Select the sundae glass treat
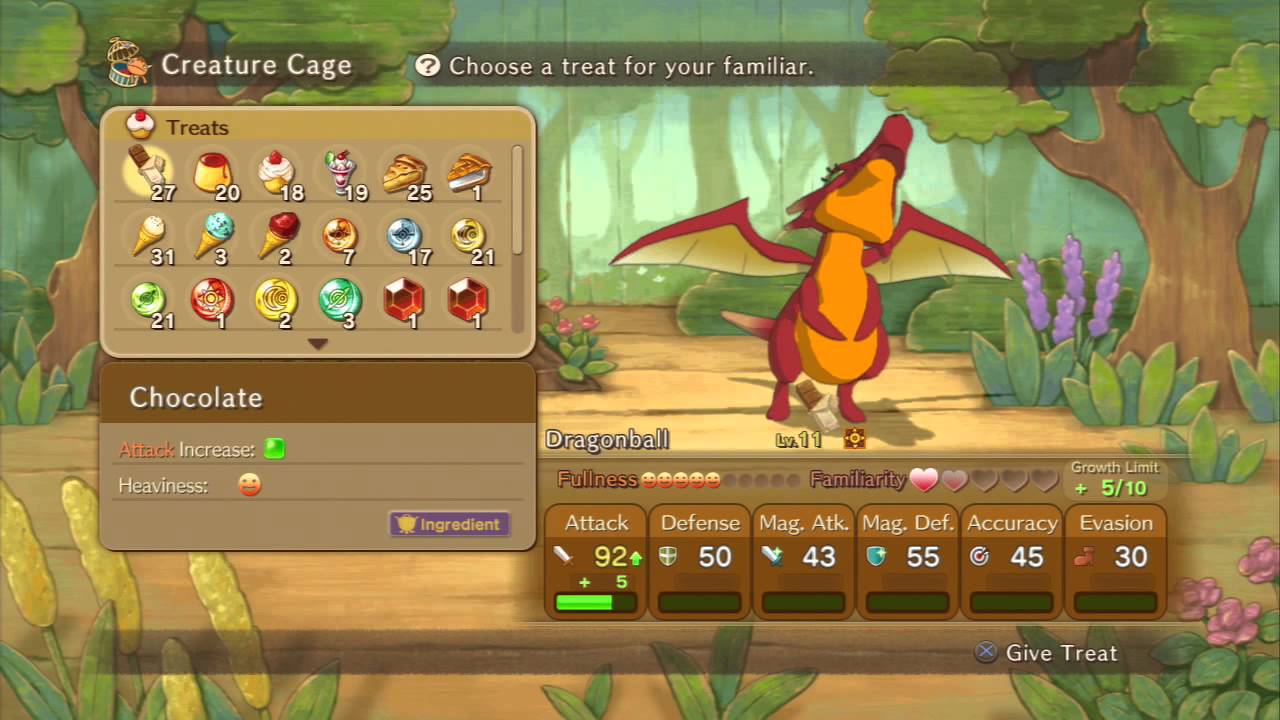The width and height of the screenshot is (1280, 720). click(341, 172)
